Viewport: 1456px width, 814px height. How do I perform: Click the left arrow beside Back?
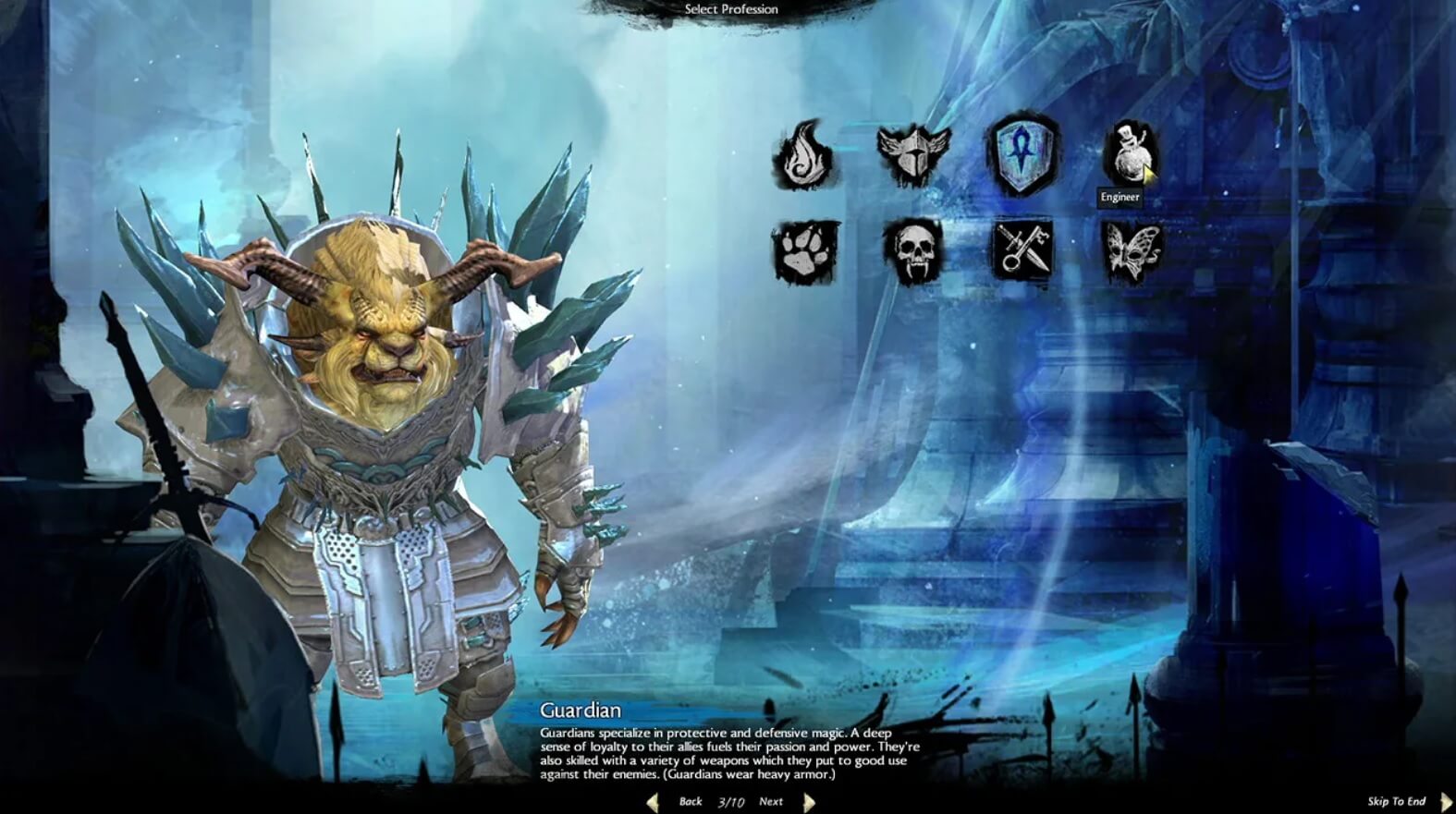[654, 801]
